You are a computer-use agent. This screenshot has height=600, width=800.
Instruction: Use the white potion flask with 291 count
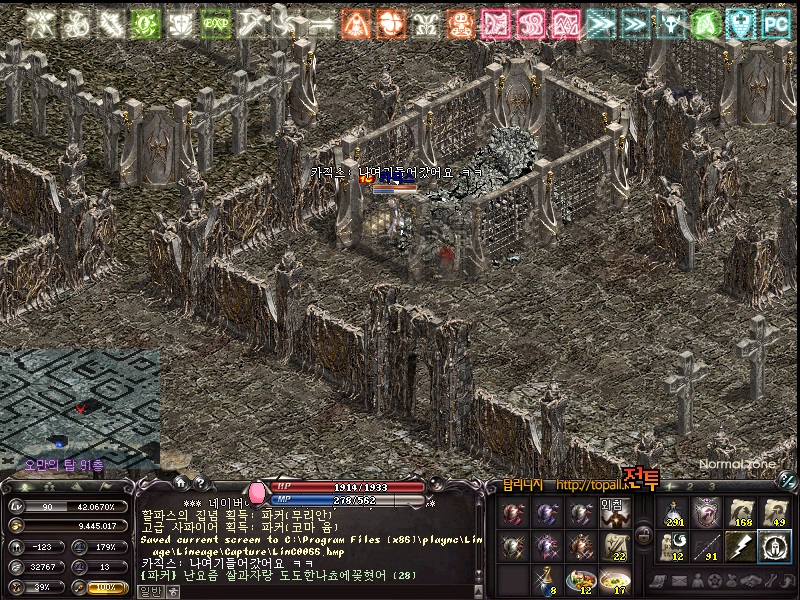pos(674,514)
